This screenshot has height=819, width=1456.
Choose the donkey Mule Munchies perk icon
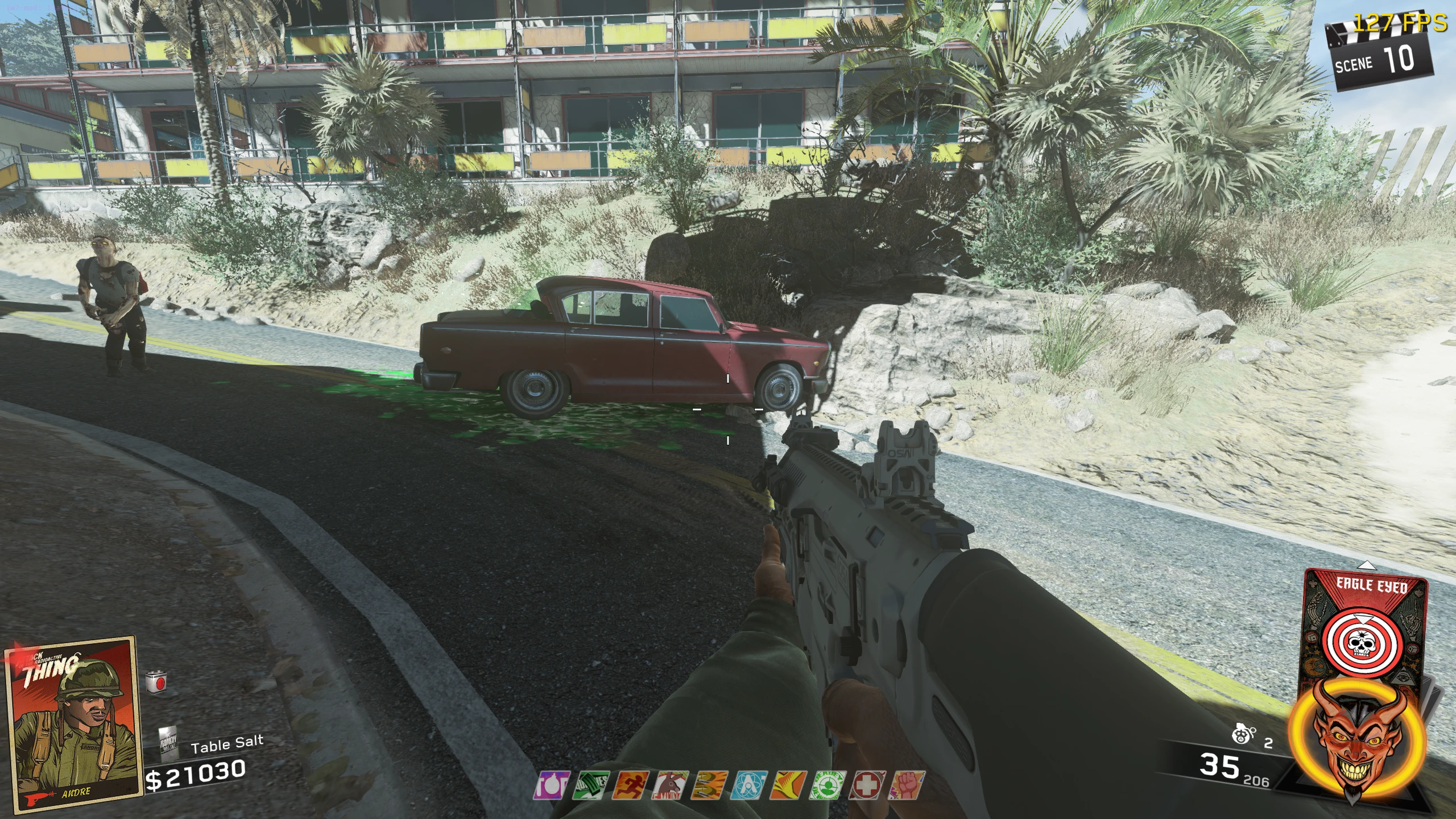[x=671, y=785]
